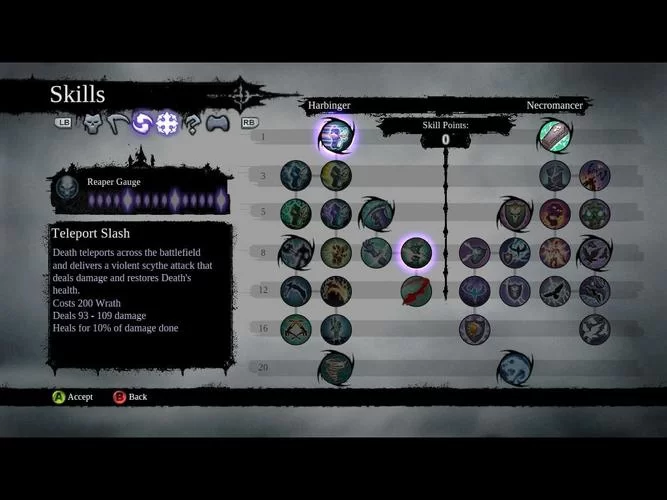667x500 pixels.
Task: Choose the tornado skill at Harbinger tree bottom
Action: coord(335,367)
